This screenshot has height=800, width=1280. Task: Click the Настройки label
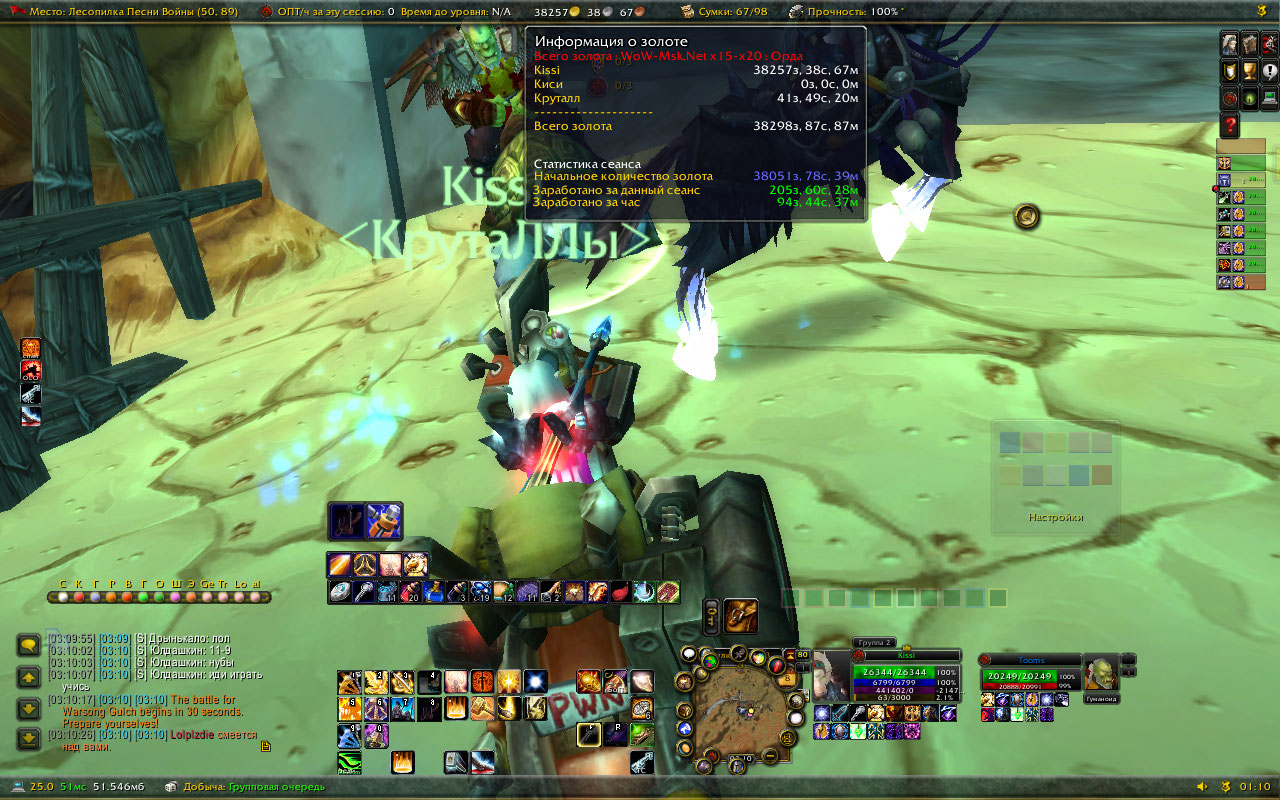coord(1055,518)
